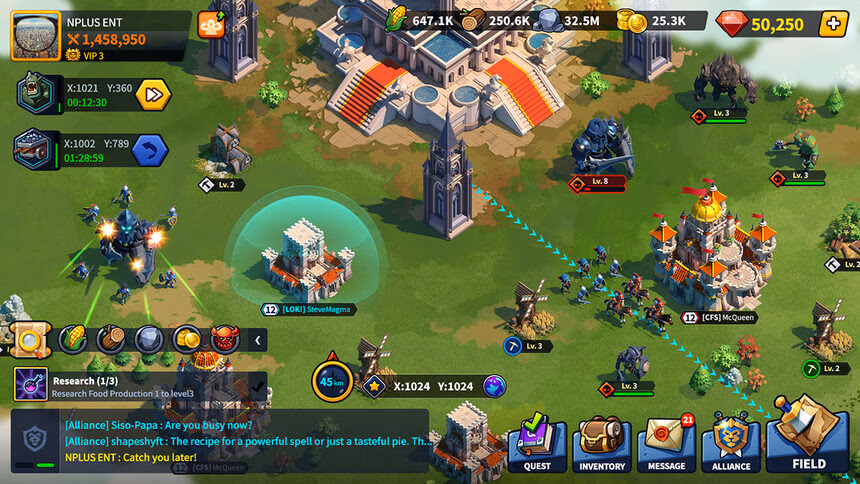Open the Quest menu

pyautogui.click(x=537, y=444)
